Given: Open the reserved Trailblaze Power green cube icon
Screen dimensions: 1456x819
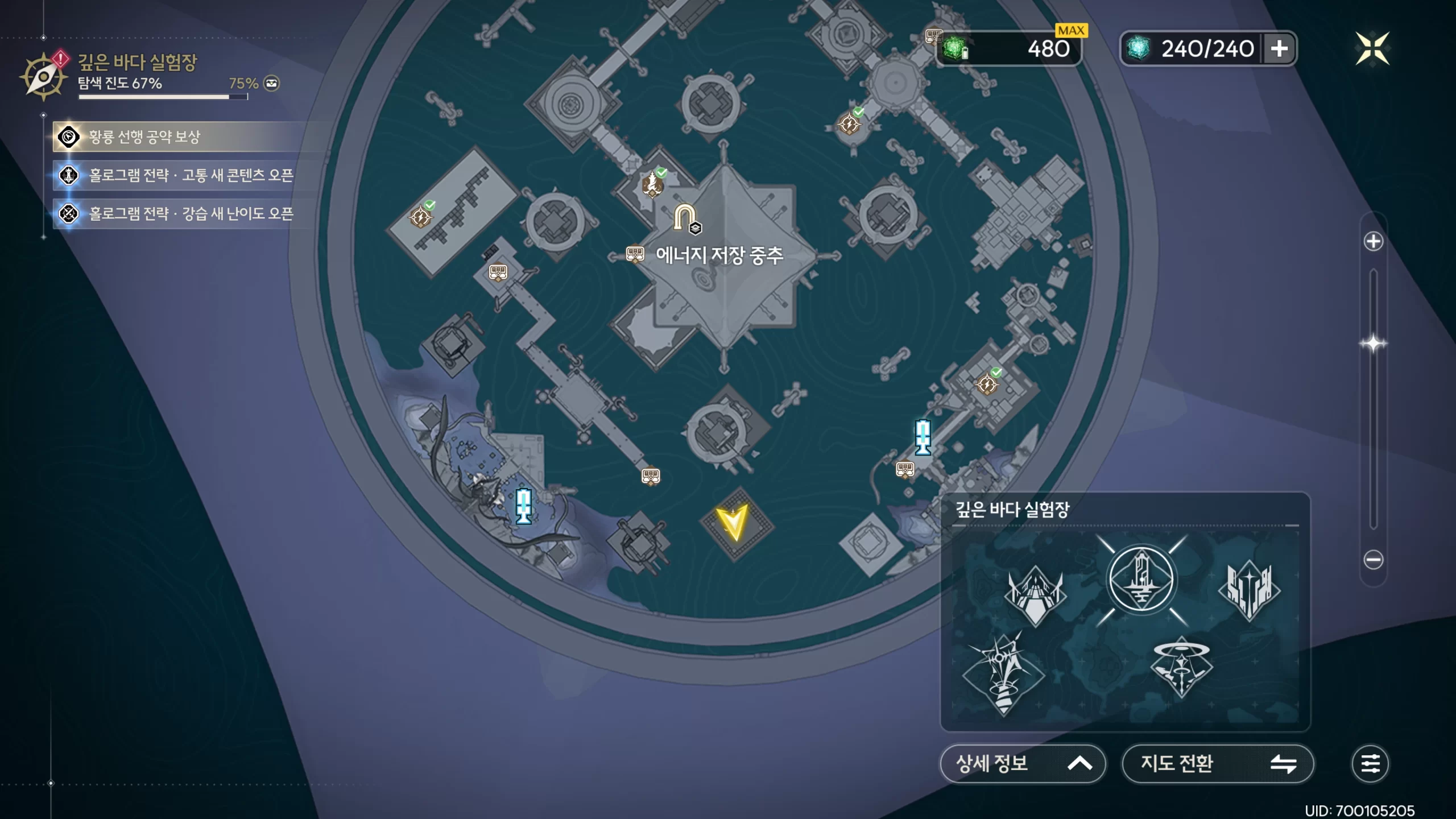Looking at the screenshot, I should [x=955, y=49].
